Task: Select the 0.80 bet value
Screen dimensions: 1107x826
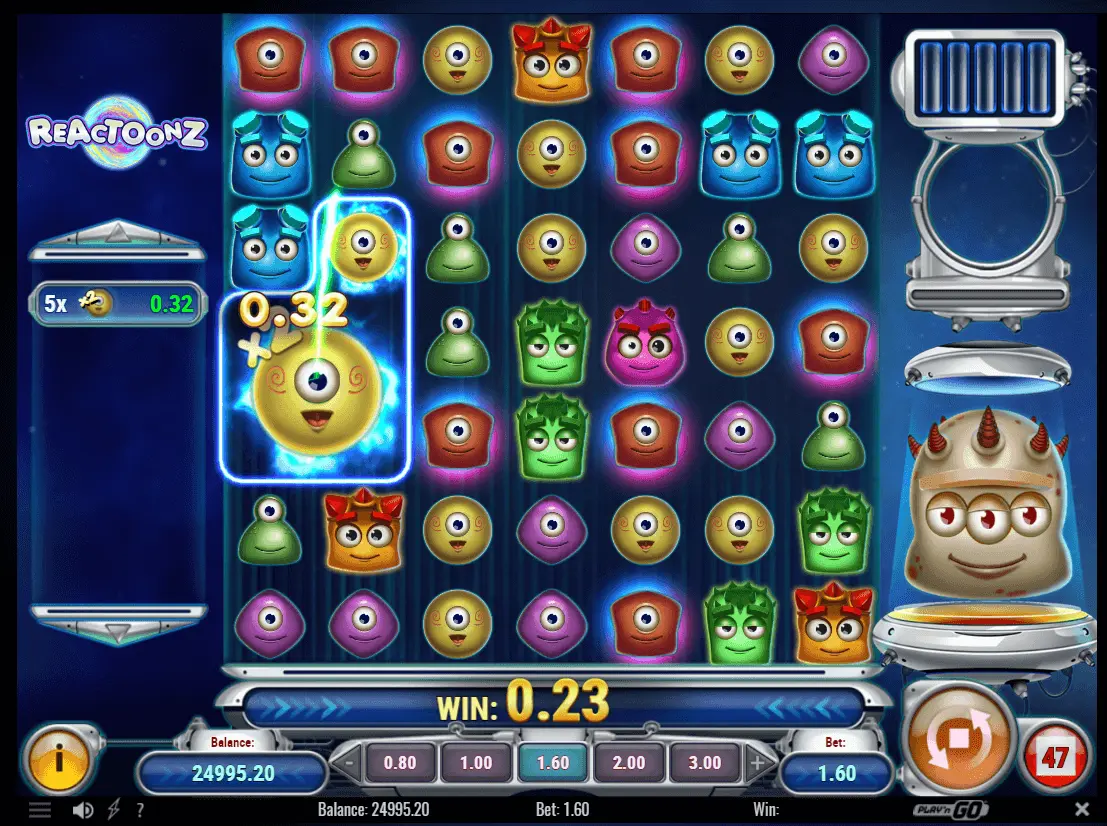Action: 400,762
